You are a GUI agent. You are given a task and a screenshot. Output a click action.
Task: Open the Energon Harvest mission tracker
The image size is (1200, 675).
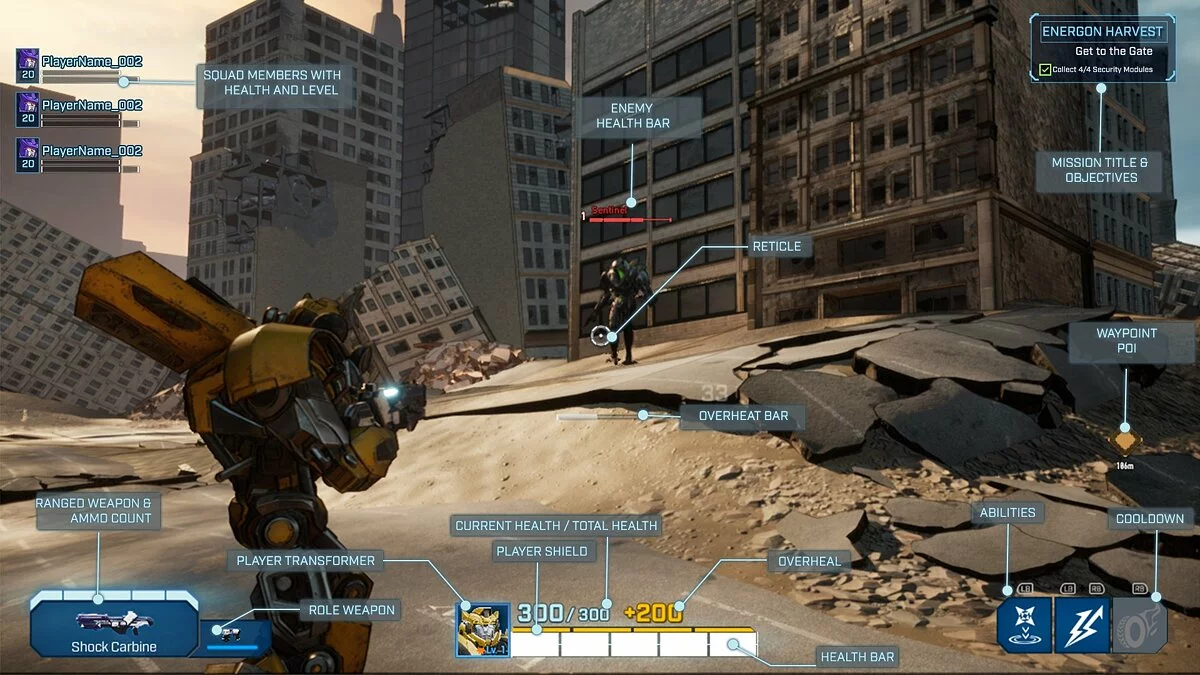(1103, 31)
